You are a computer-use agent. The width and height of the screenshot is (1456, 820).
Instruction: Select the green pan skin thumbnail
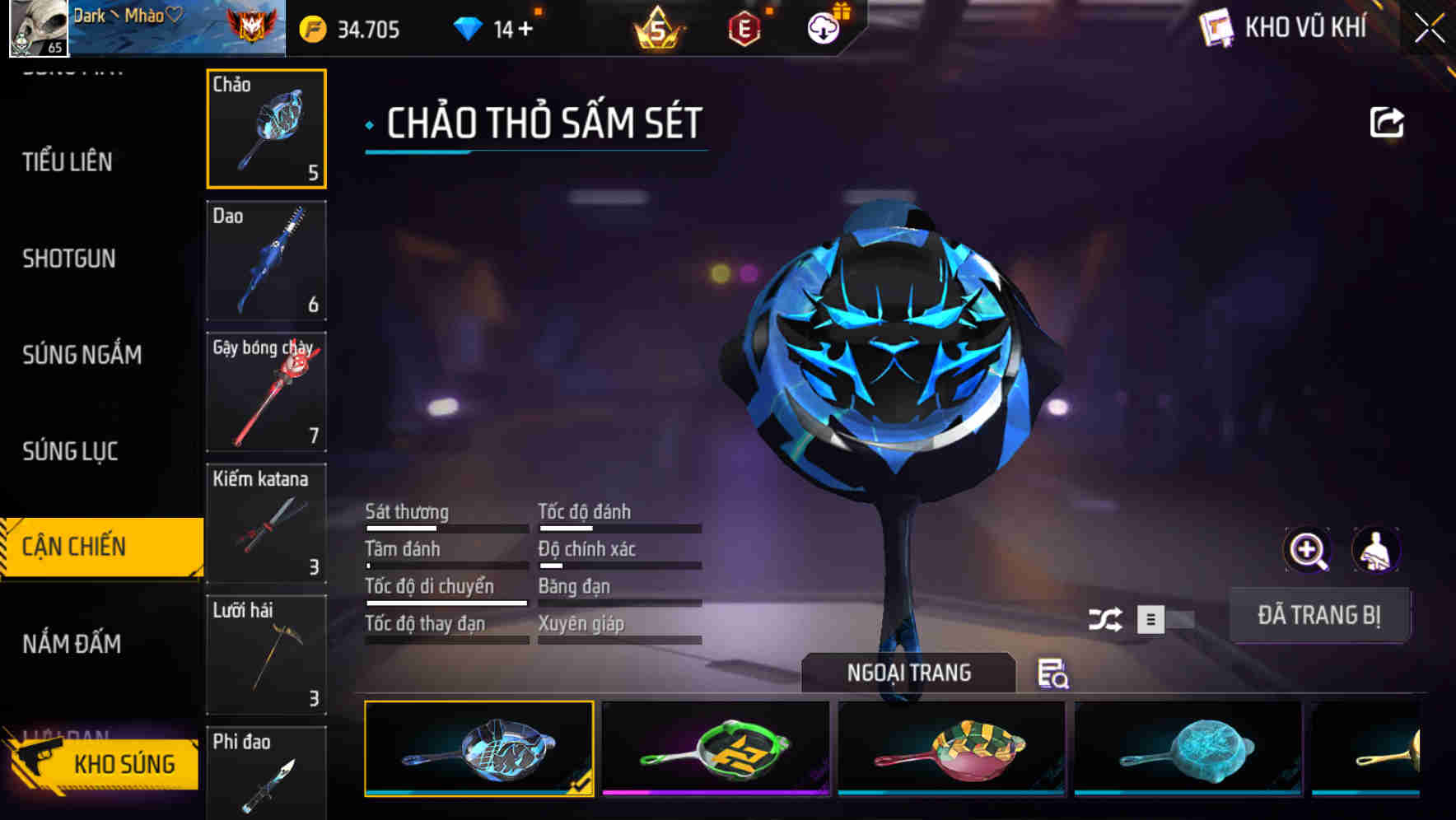click(x=715, y=749)
